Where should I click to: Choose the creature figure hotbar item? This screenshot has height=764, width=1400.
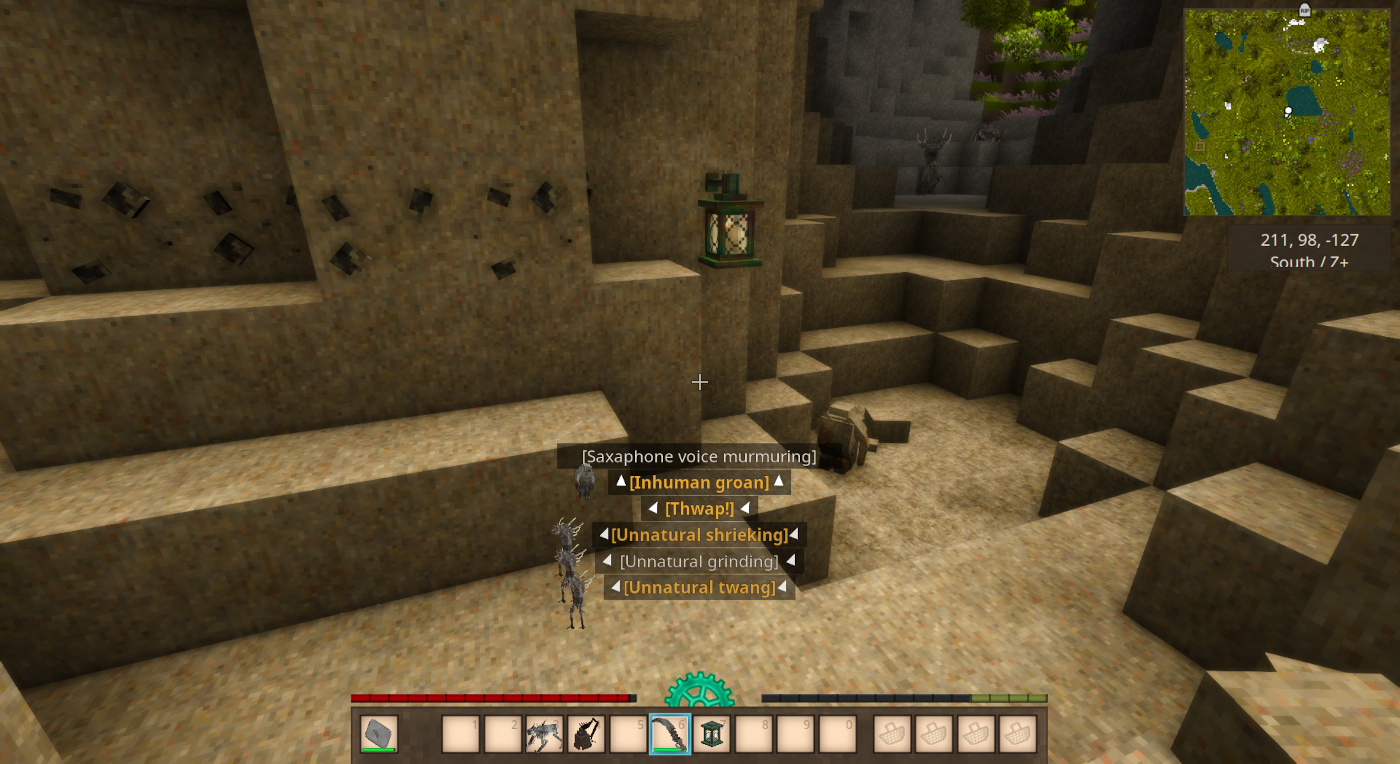544,734
